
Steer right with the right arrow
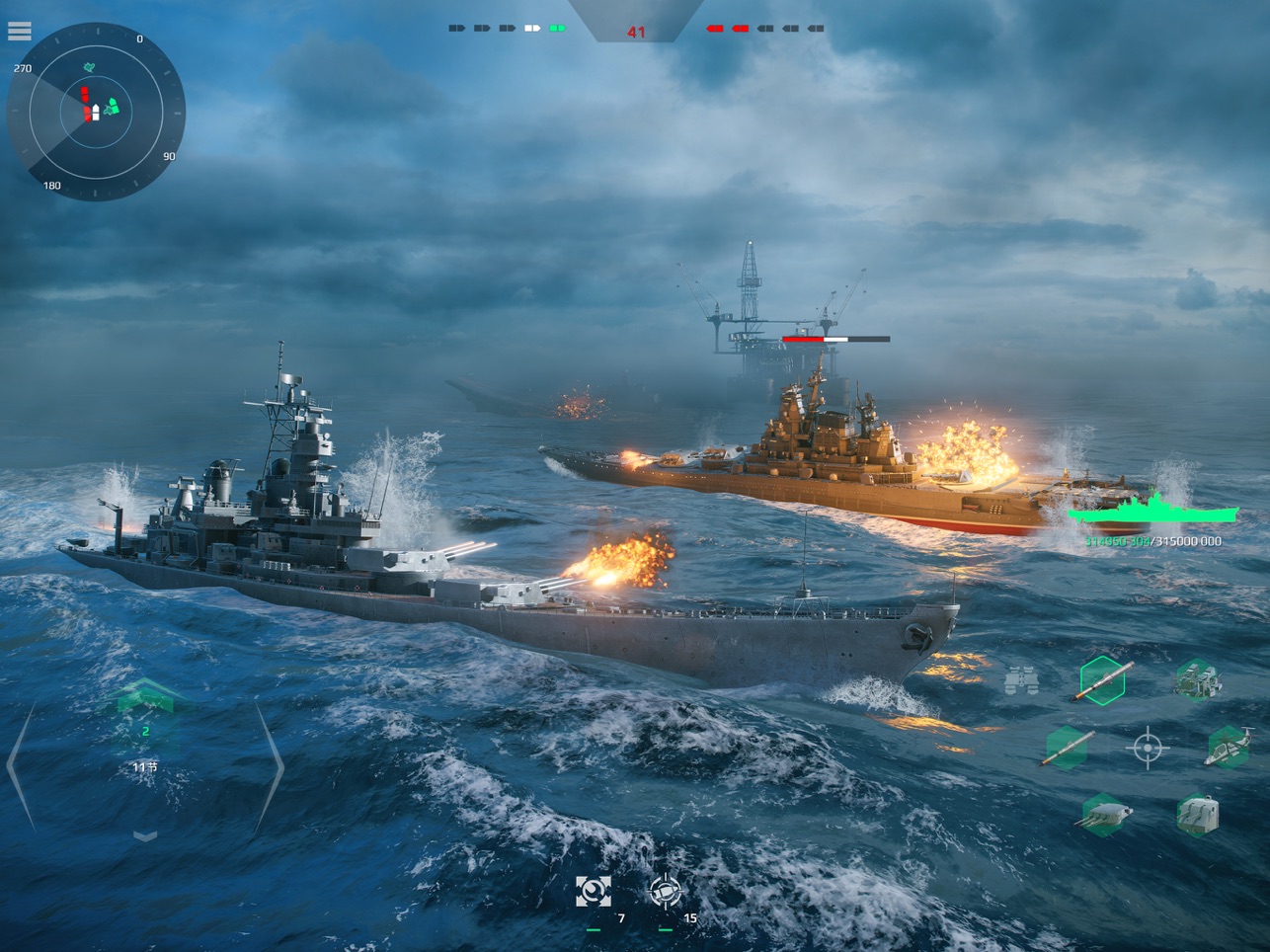[x=270, y=765]
